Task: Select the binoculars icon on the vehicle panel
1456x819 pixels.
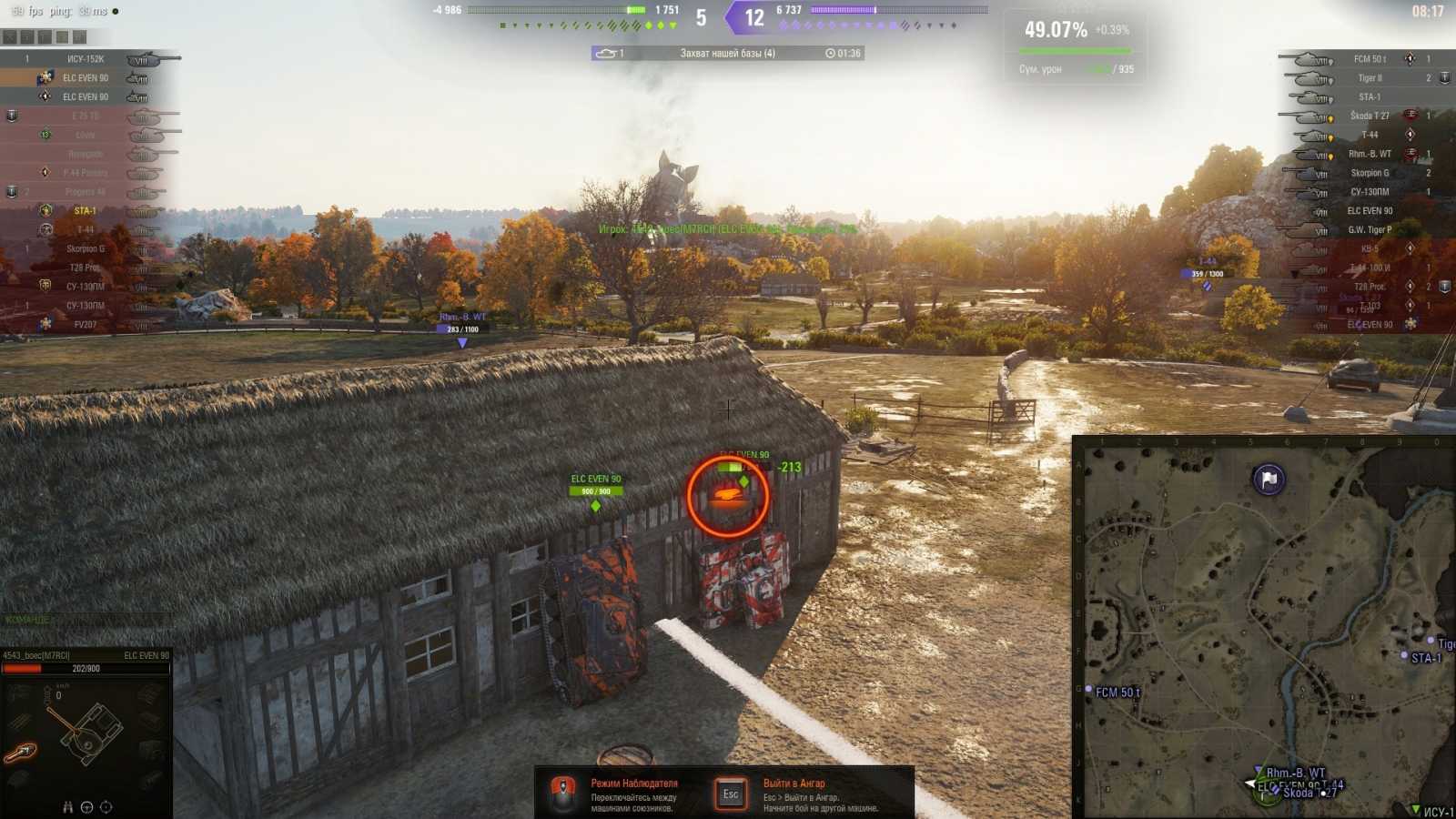Action: (x=67, y=807)
